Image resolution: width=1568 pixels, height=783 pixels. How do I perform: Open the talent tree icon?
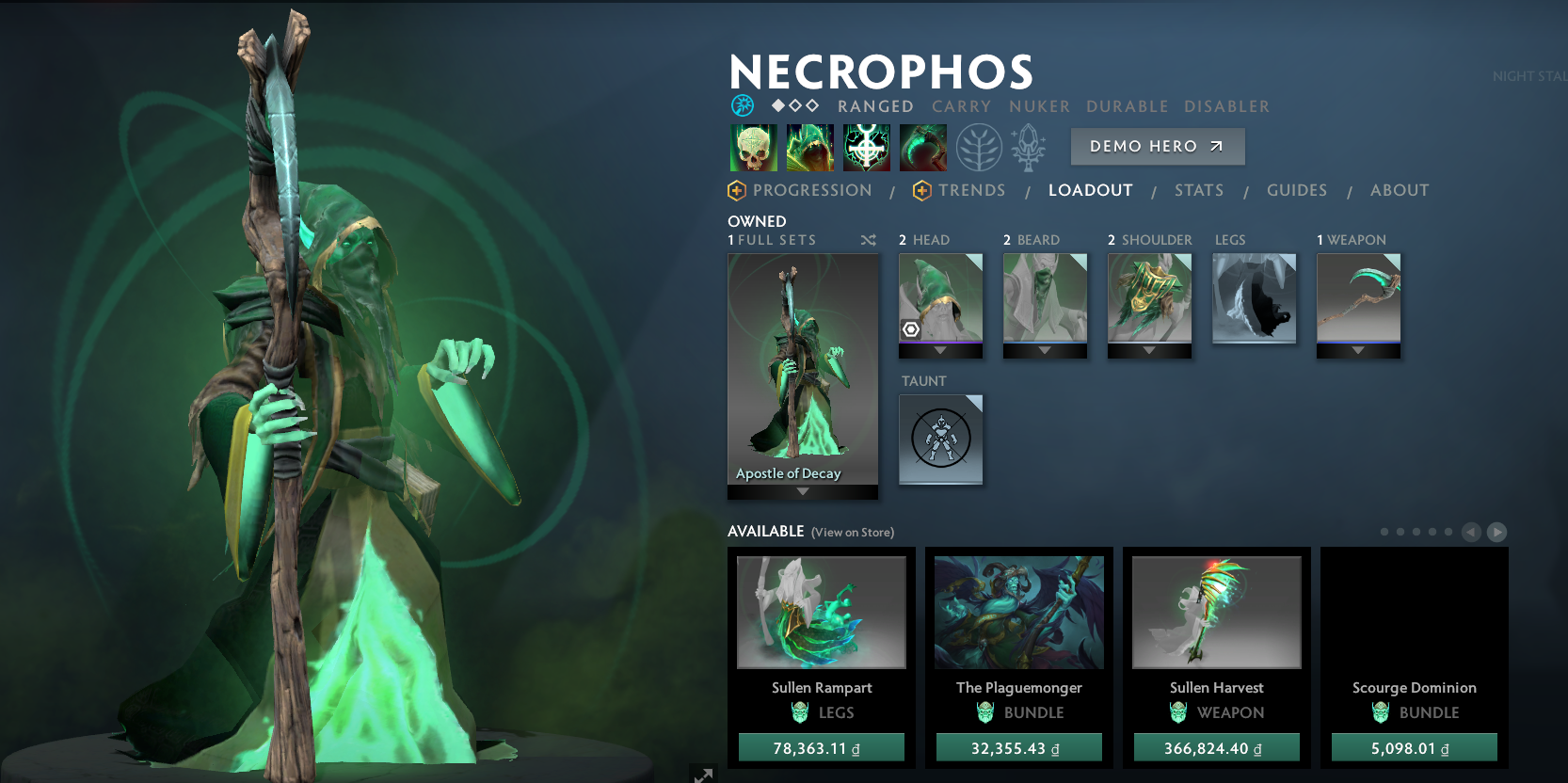coord(979,148)
